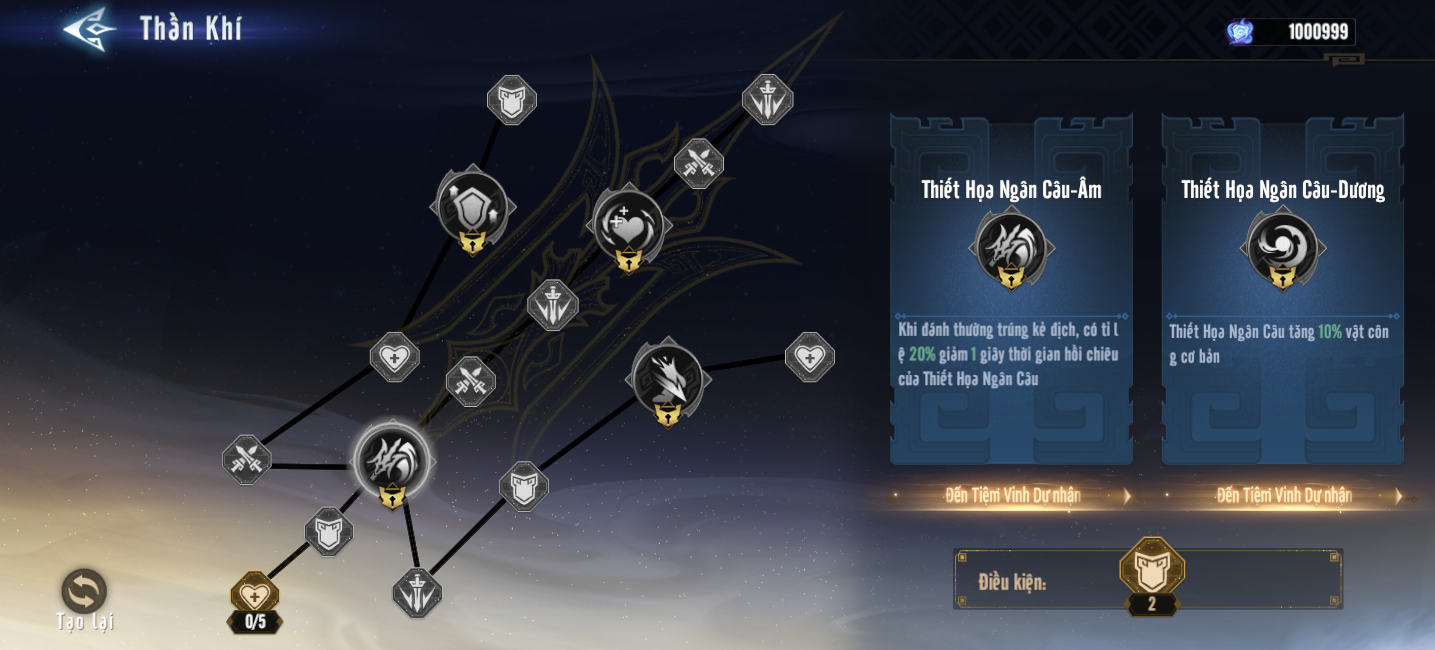1435x650 pixels.
Task: Go back using the Thần Khí arrow
Action: tap(90, 29)
